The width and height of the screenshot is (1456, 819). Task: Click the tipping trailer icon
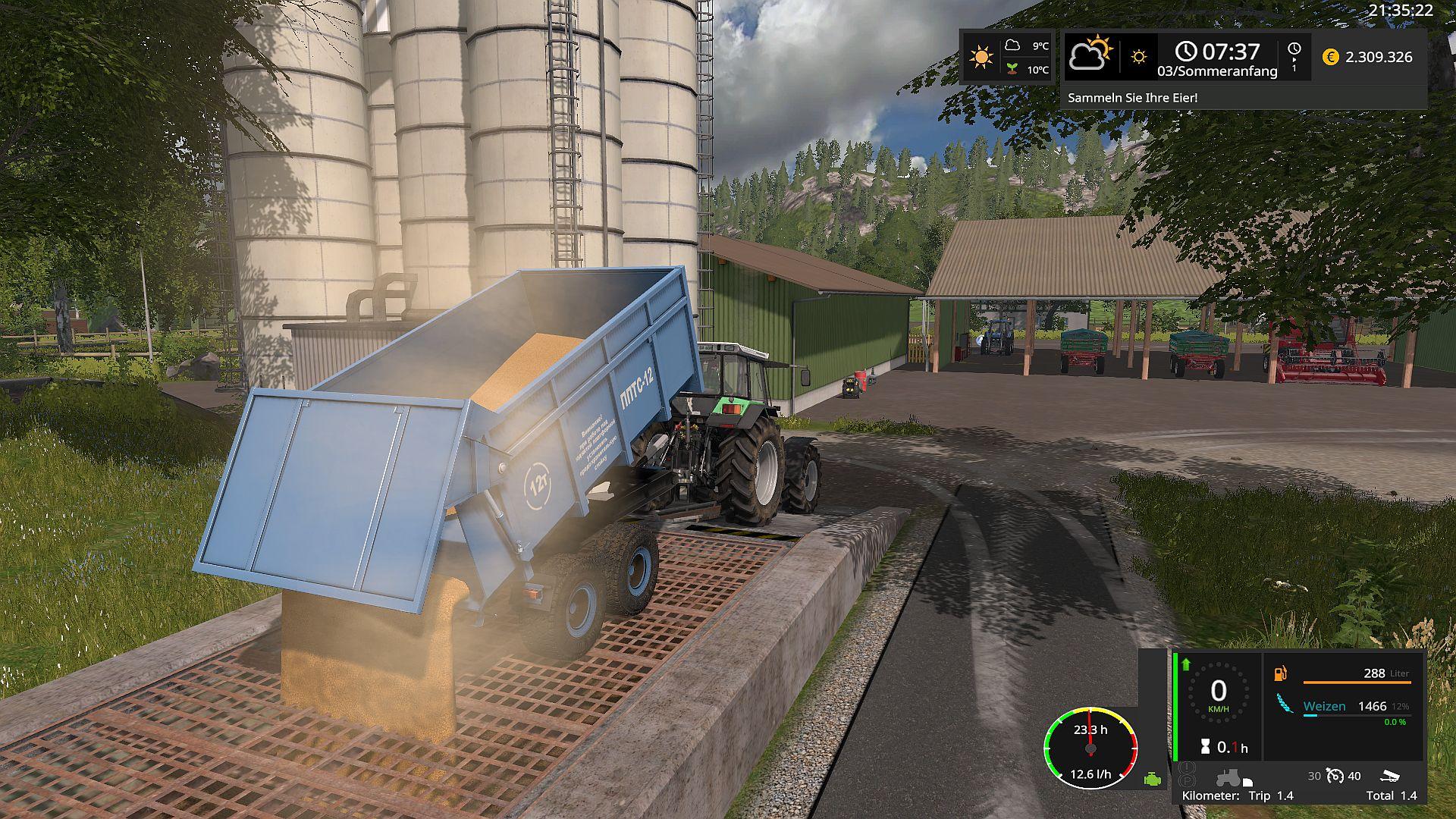[1390, 776]
